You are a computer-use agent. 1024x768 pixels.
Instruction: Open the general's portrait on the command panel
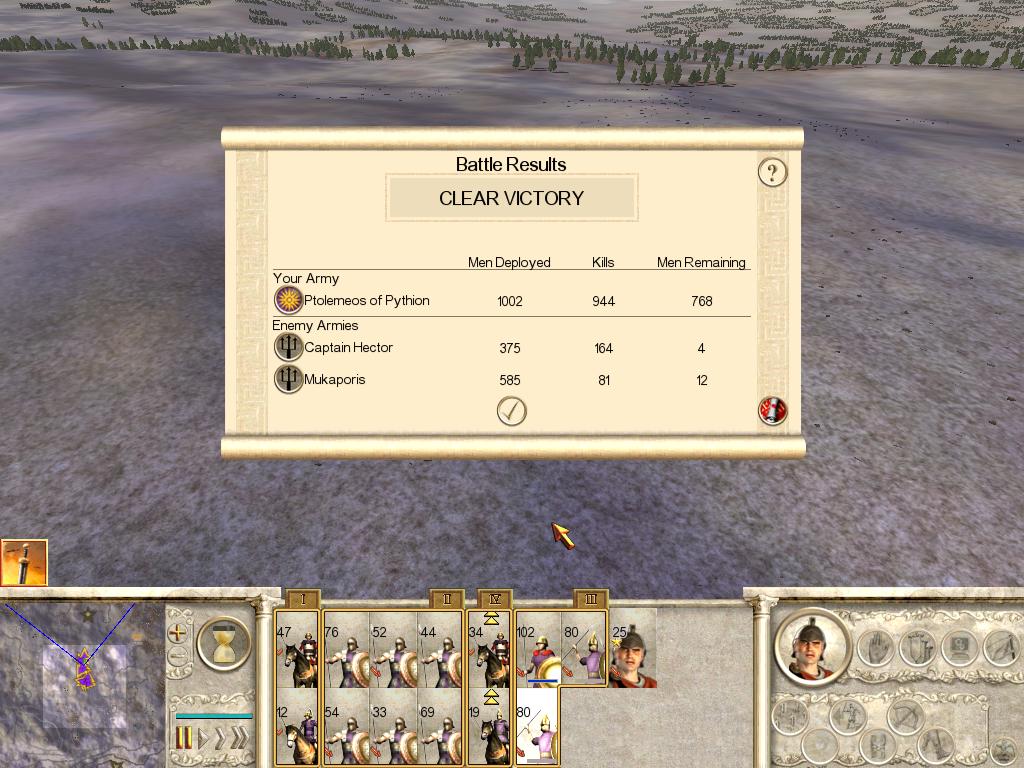812,645
